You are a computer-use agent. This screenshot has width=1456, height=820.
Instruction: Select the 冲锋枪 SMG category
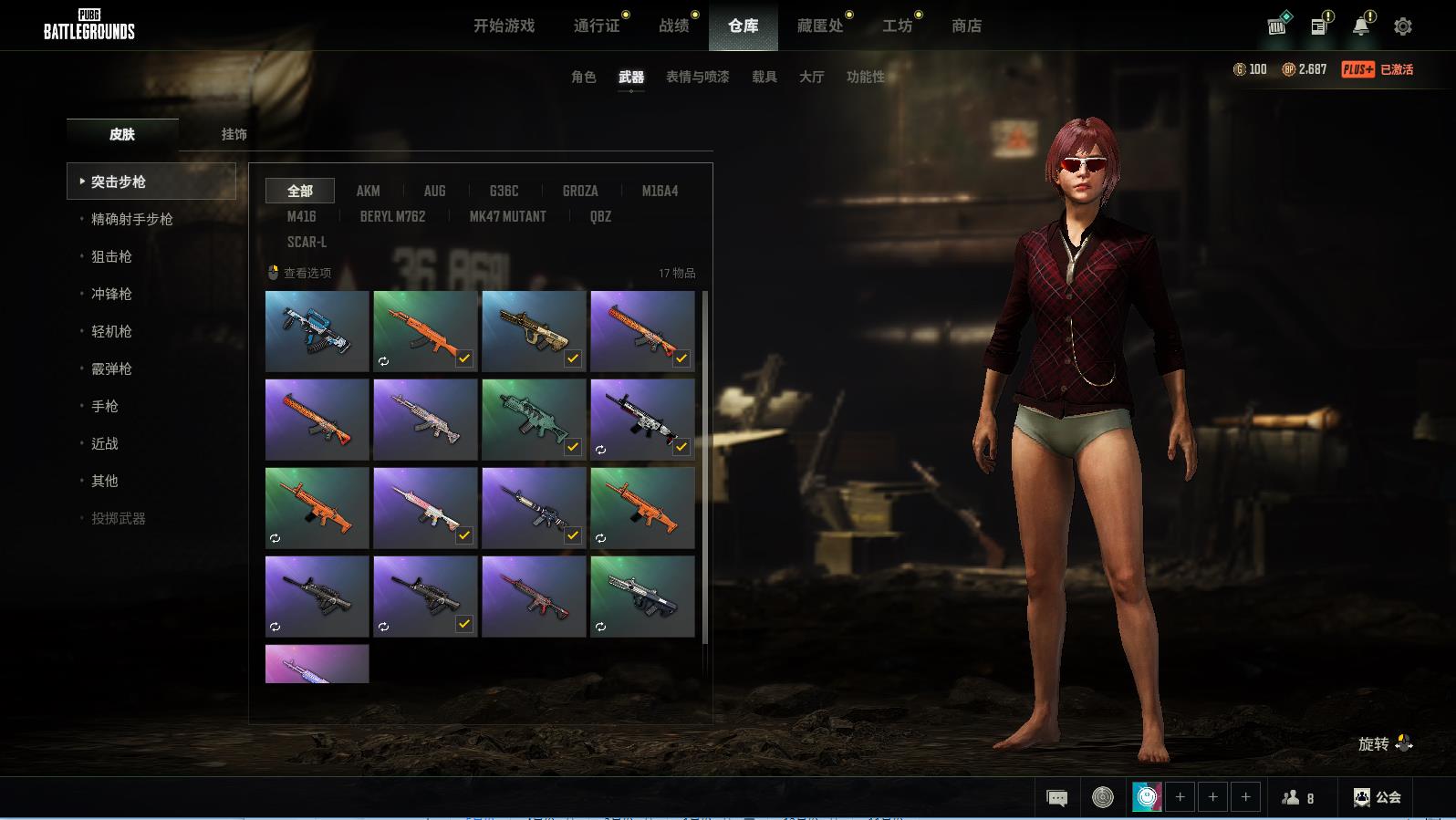(x=111, y=294)
